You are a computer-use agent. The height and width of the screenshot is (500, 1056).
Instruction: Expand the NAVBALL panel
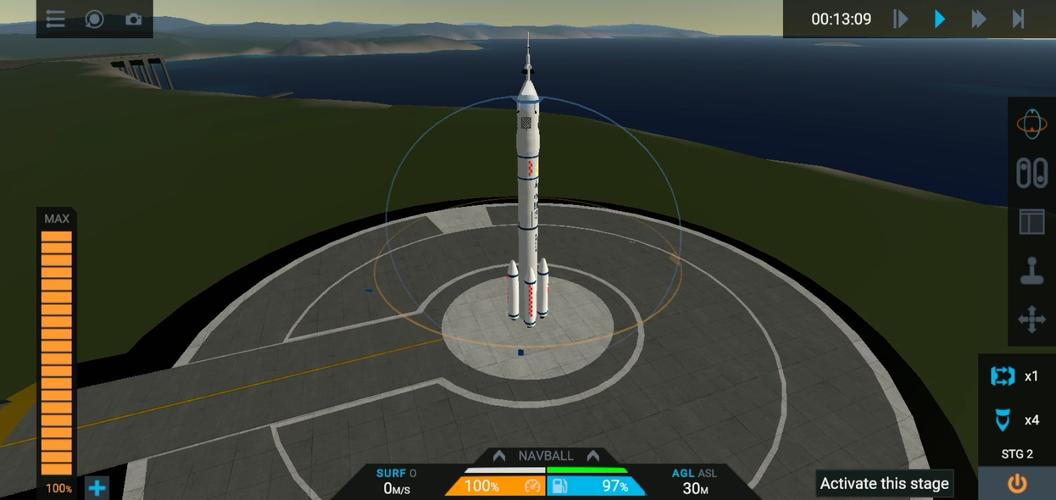(x=546, y=456)
